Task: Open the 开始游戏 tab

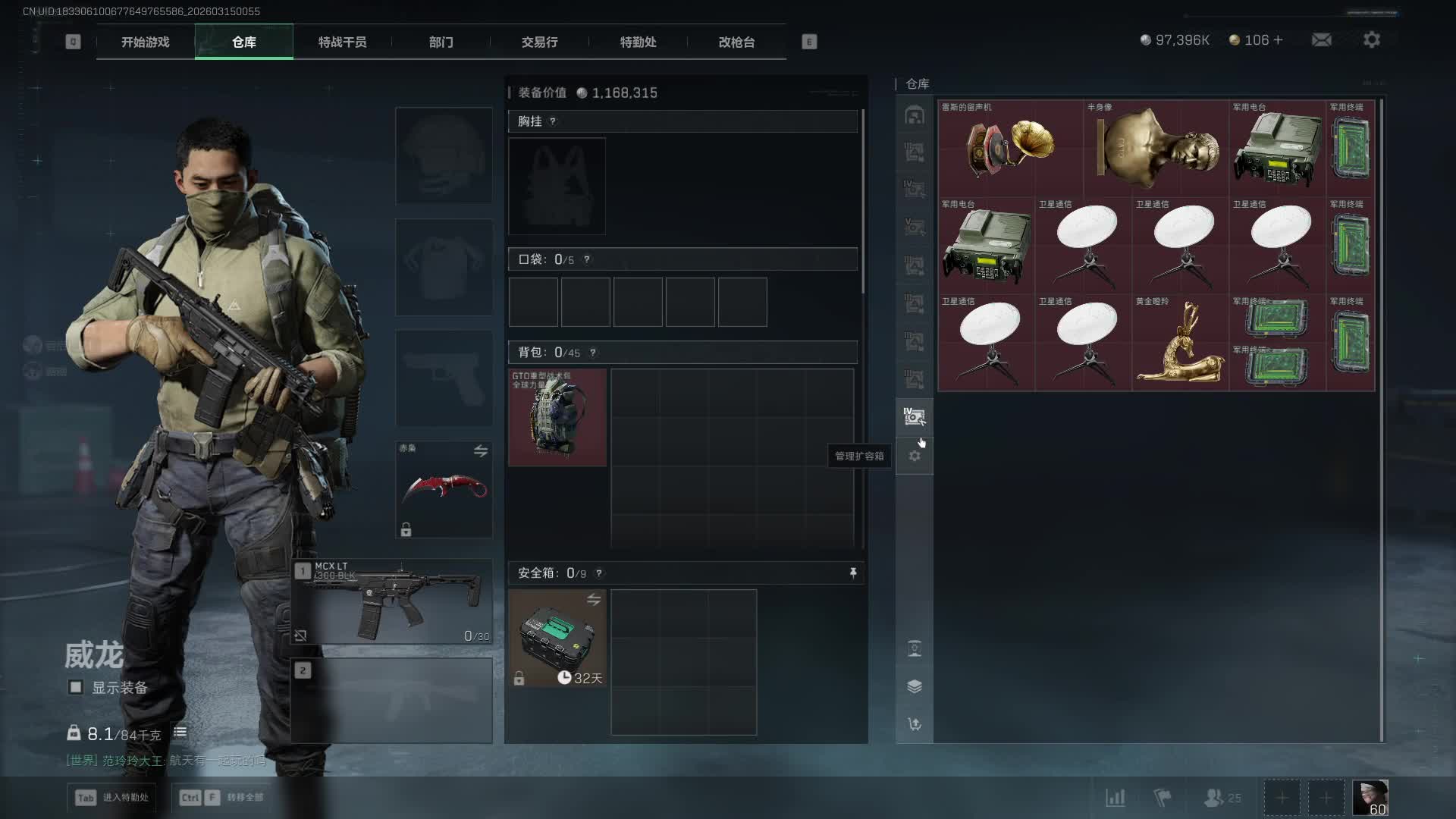Action: 145,42
